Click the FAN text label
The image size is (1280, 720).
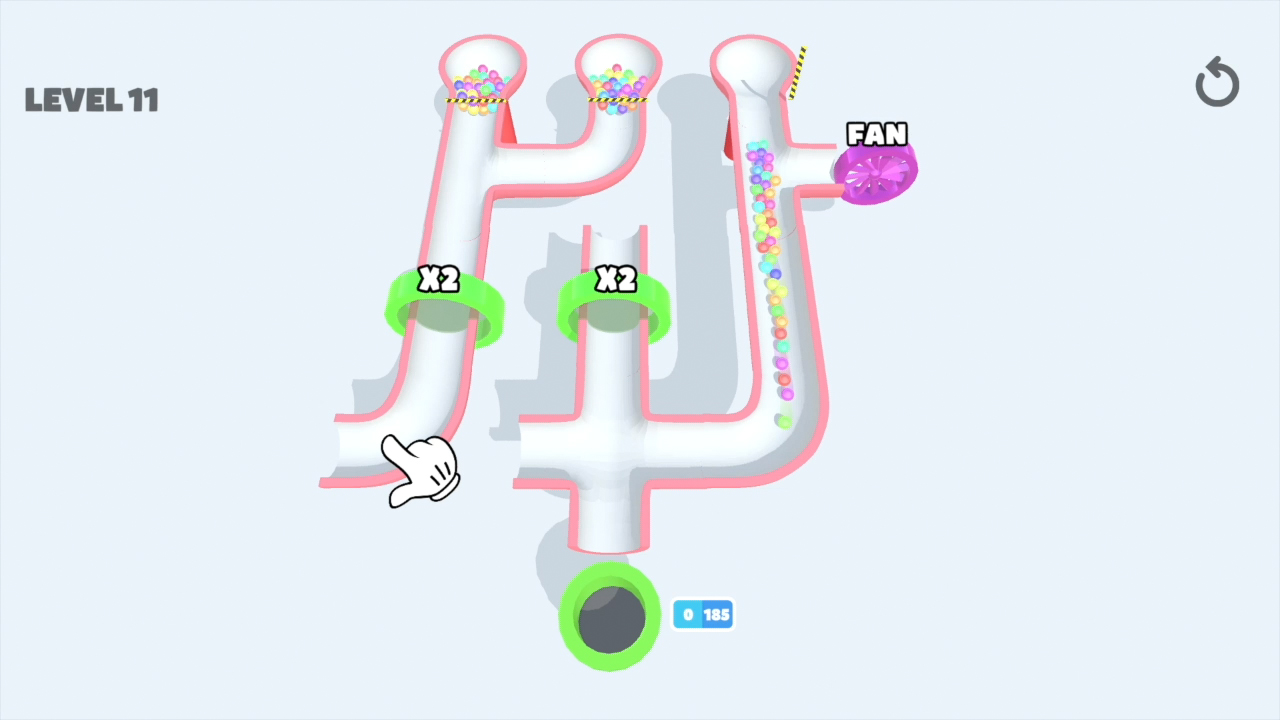pyautogui.click(x=876, y=134)
